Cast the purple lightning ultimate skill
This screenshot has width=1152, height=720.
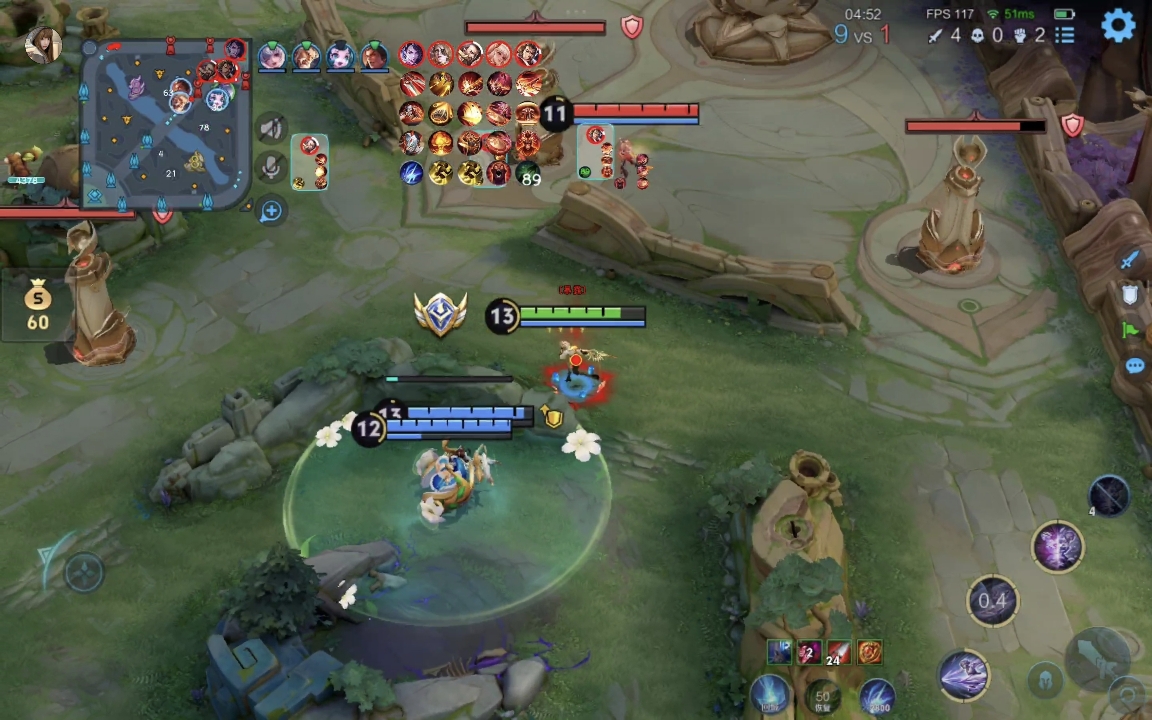(x=1057, y=546)
